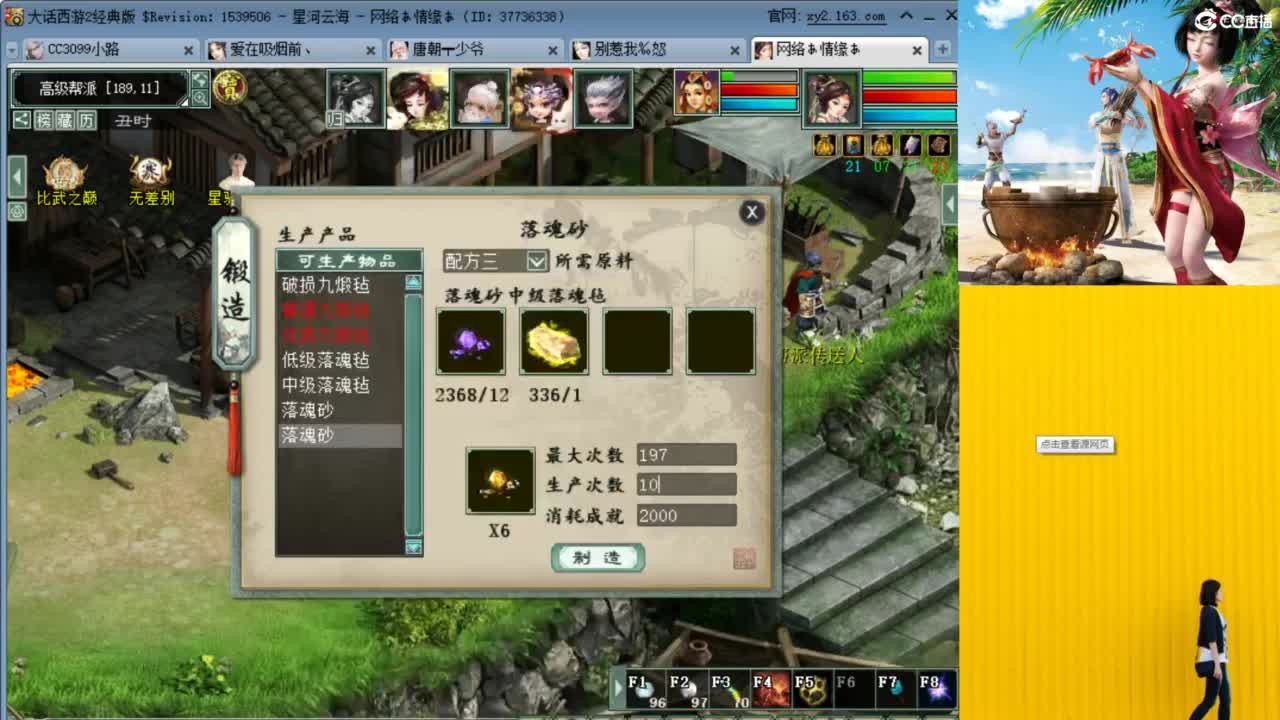
Task: Click the yellow ingot ingredient icon
Action: click(x=553, y=344)
